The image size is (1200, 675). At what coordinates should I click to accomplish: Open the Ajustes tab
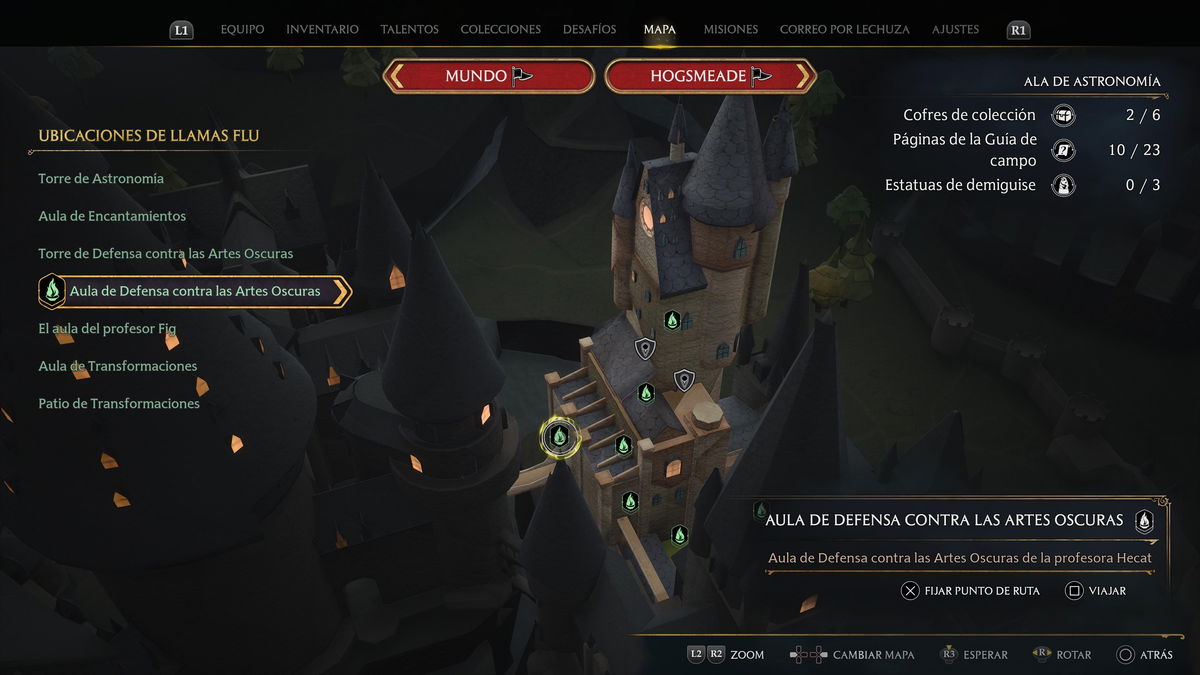click(x=955, y=30)
